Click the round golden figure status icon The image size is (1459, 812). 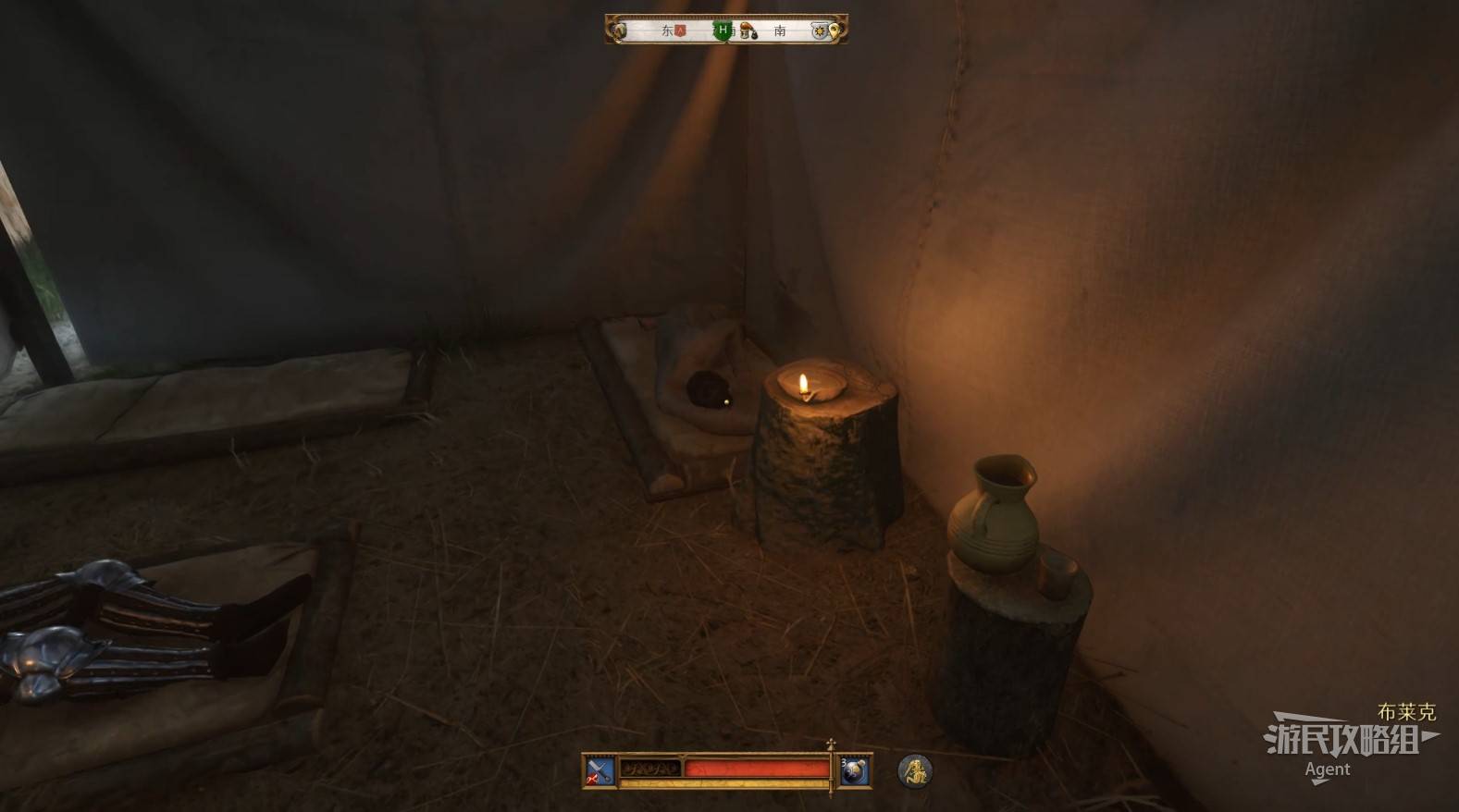point(915,770)
